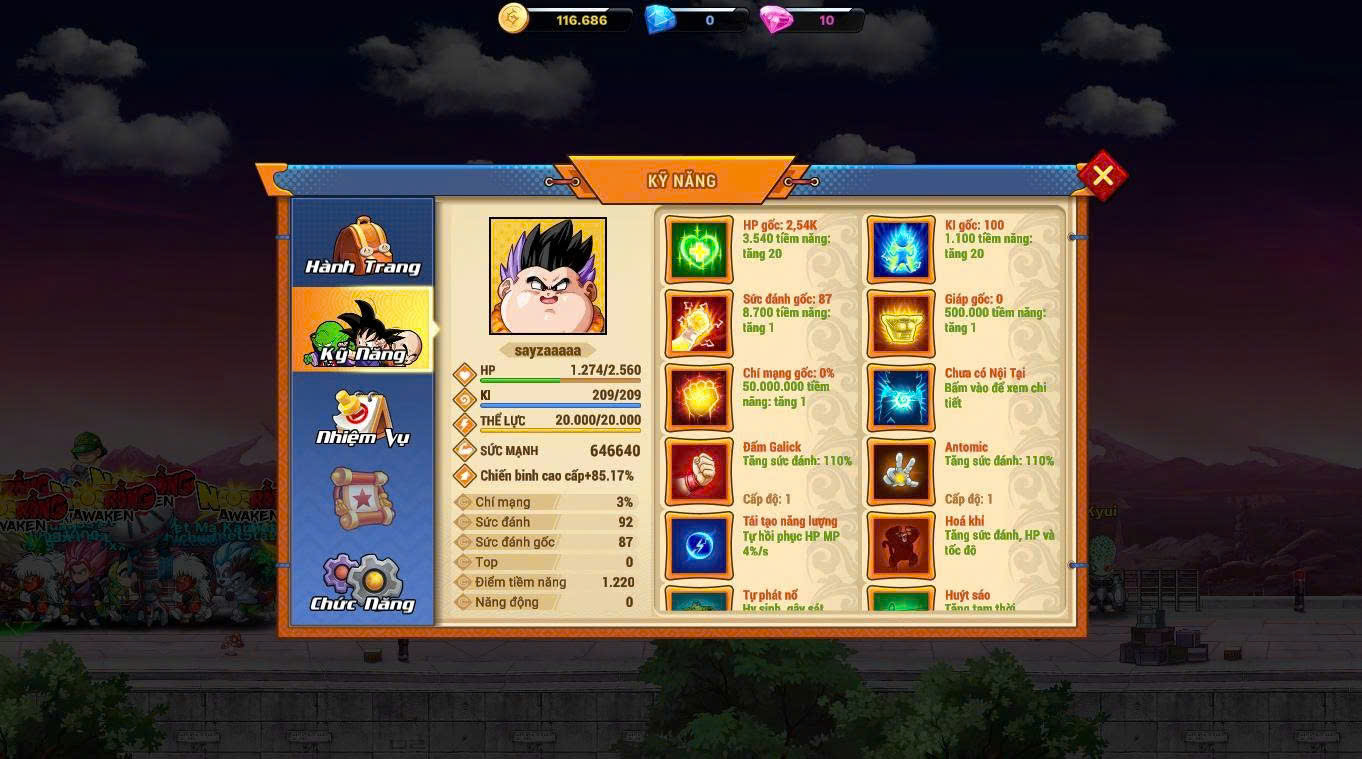1362x759 pixels.
Task: Pick the Hoá khỉ ape skill icon
Action: (901, 545)
